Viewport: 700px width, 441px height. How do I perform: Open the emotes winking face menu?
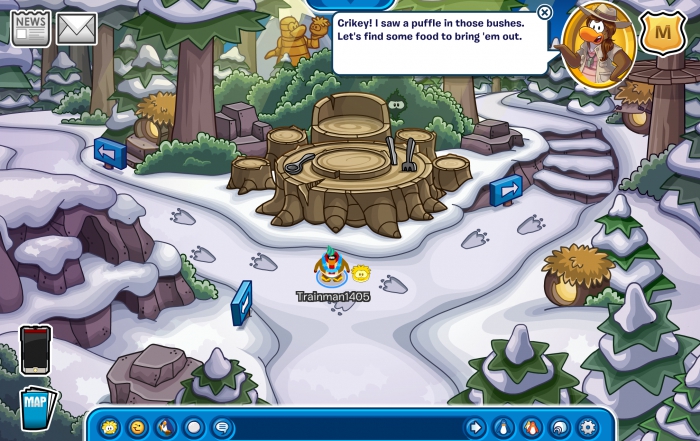click(137, 427)
